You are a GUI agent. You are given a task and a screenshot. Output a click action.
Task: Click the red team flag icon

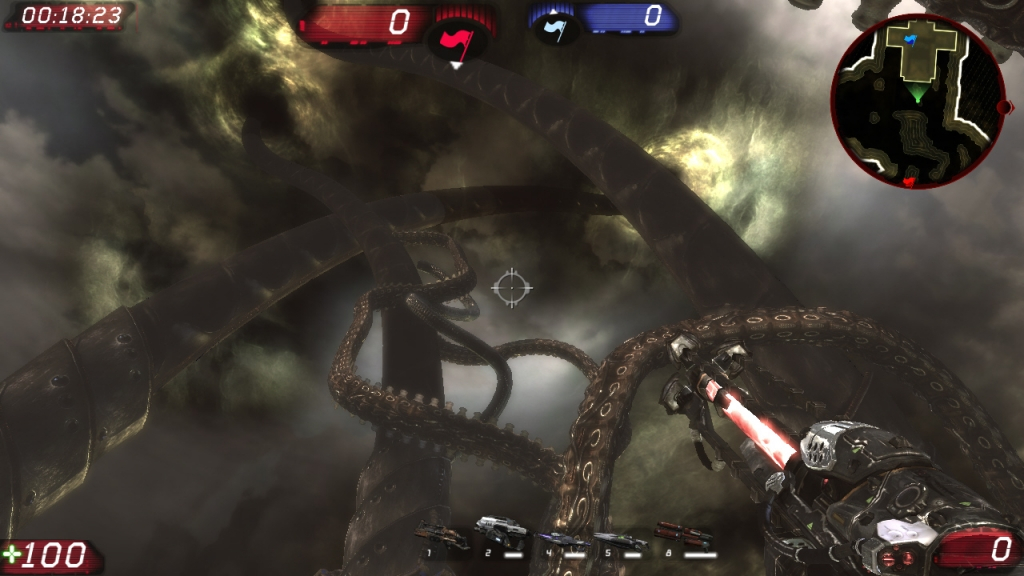pyautogui.click(x=457, y=40)
